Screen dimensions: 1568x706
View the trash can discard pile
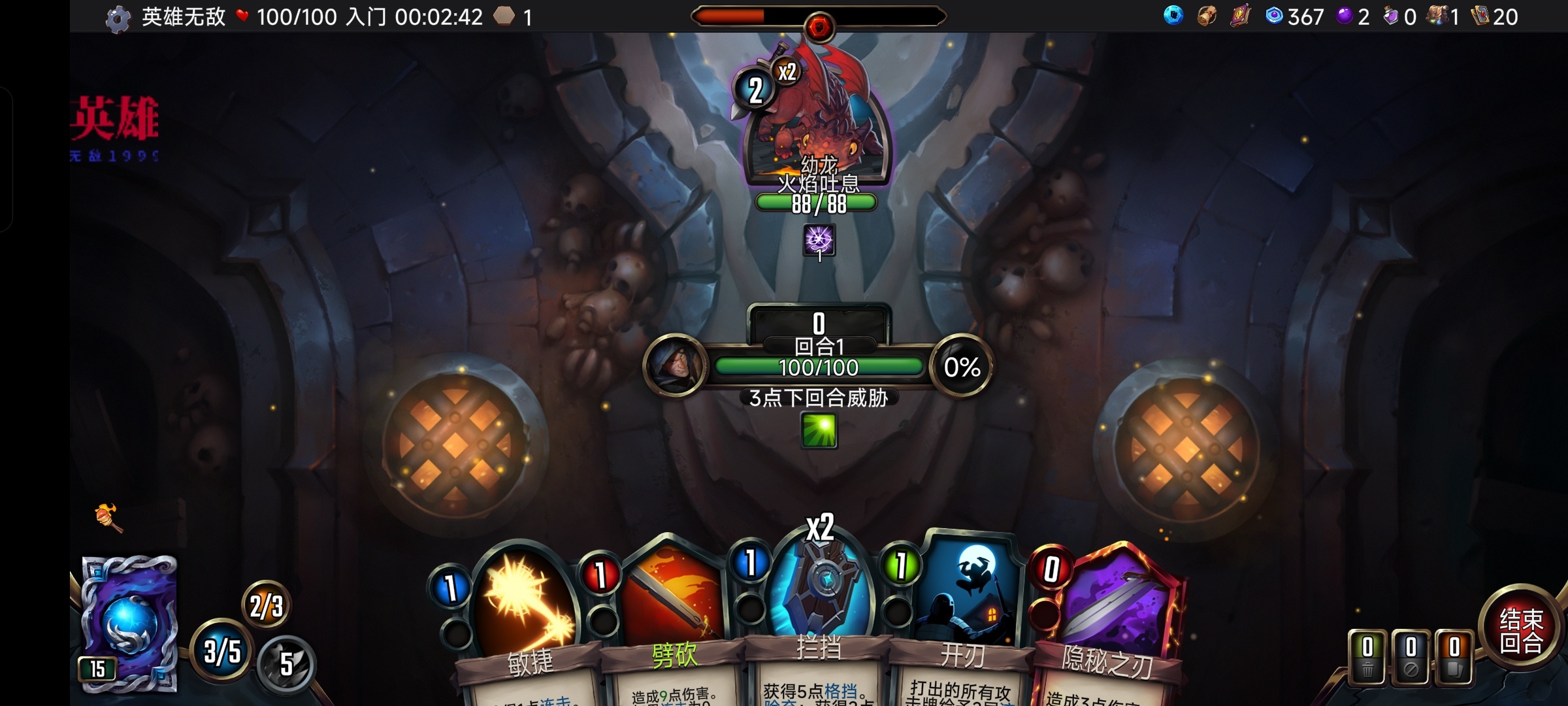1367,657
